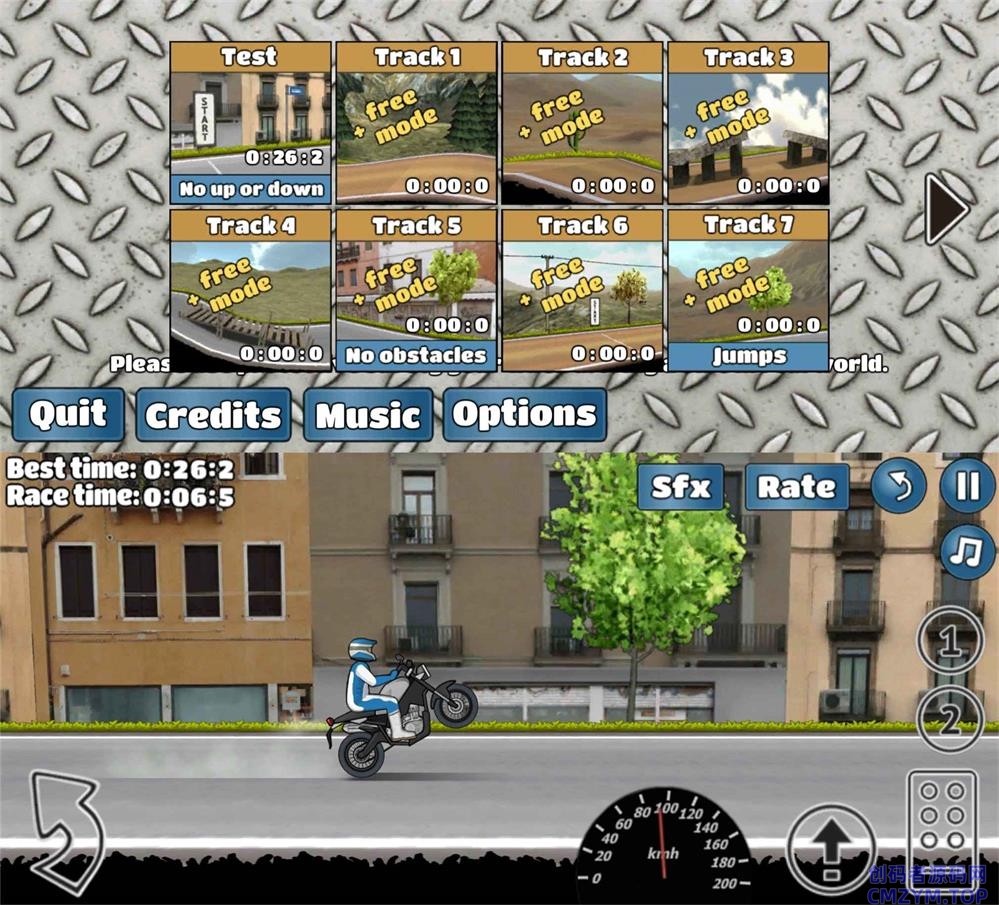Click the Quit button
The height and width of the screenshot is (905, 999).
click(x=68, y=414)
